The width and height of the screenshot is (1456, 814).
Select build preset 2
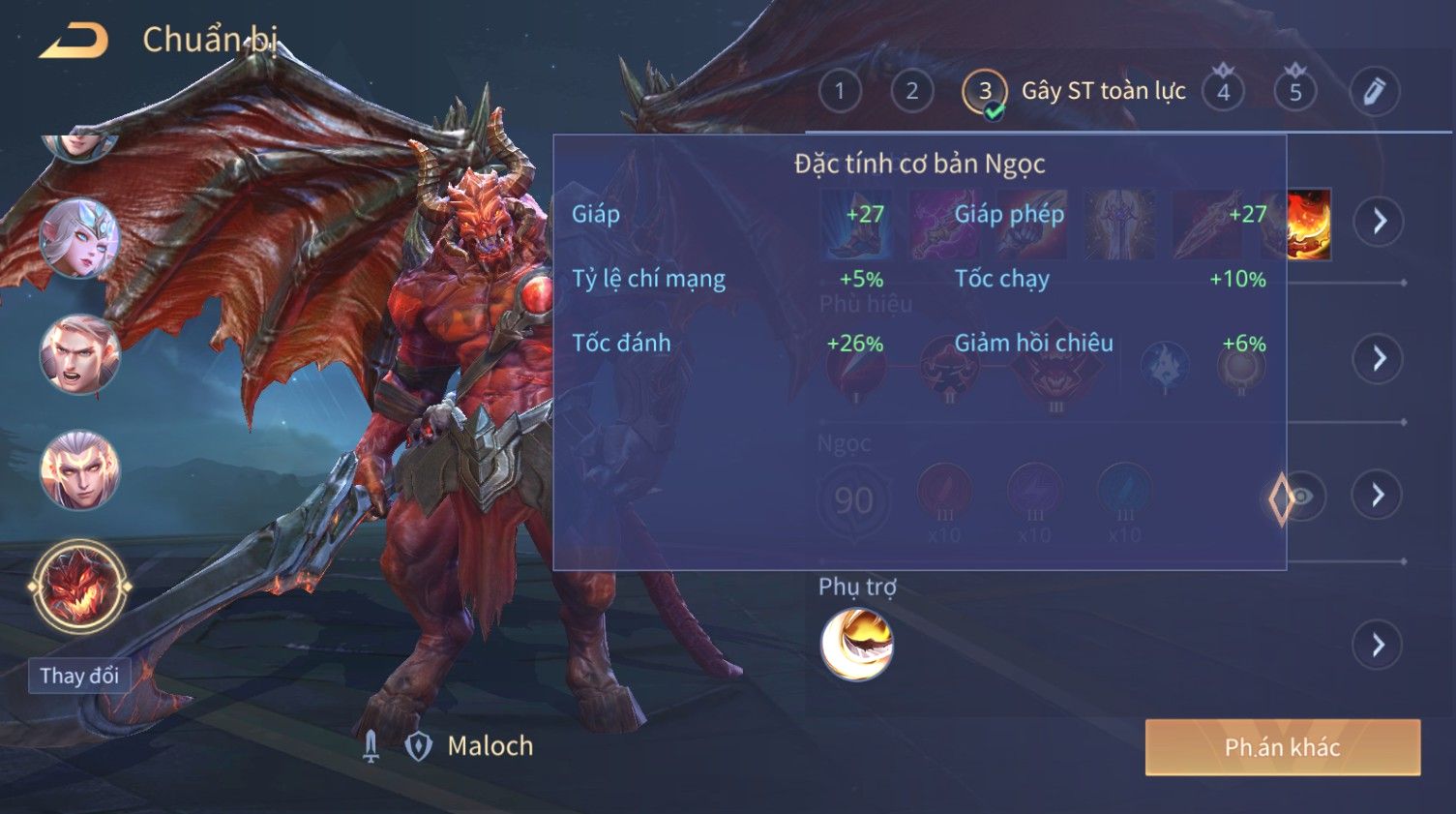(911, 92)
